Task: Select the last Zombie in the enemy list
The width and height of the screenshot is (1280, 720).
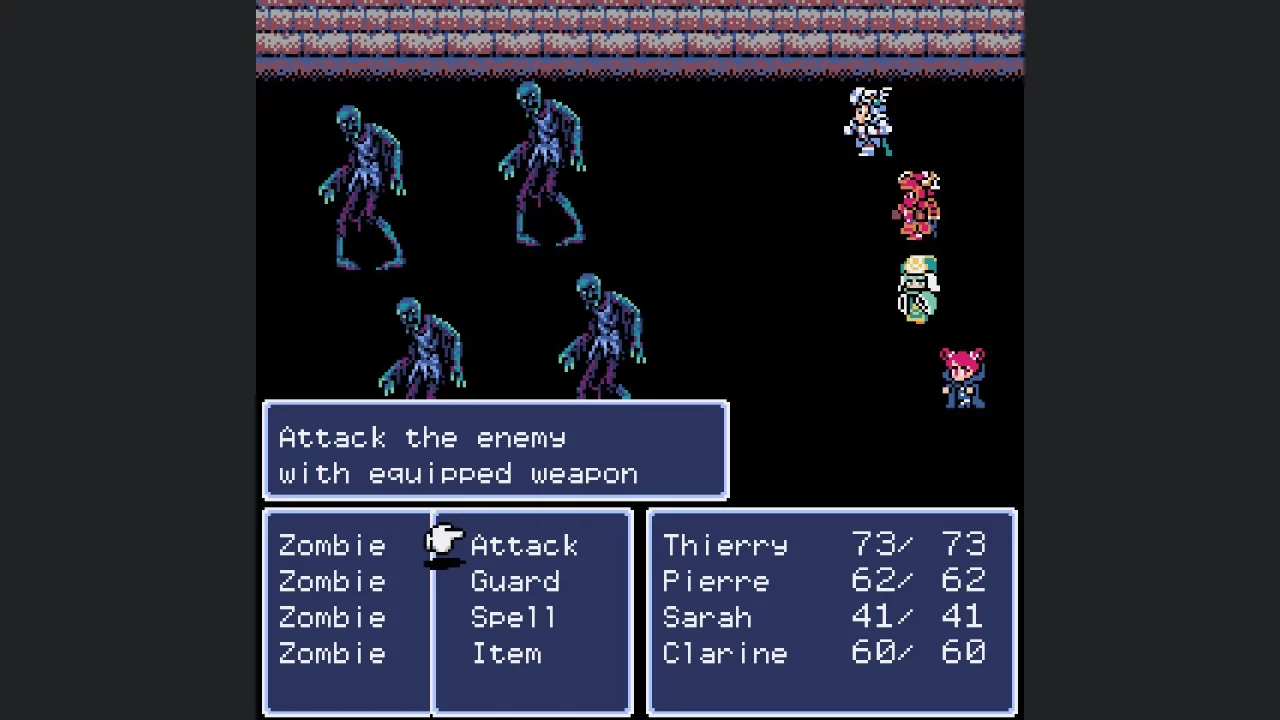Action: pos(331,653)
